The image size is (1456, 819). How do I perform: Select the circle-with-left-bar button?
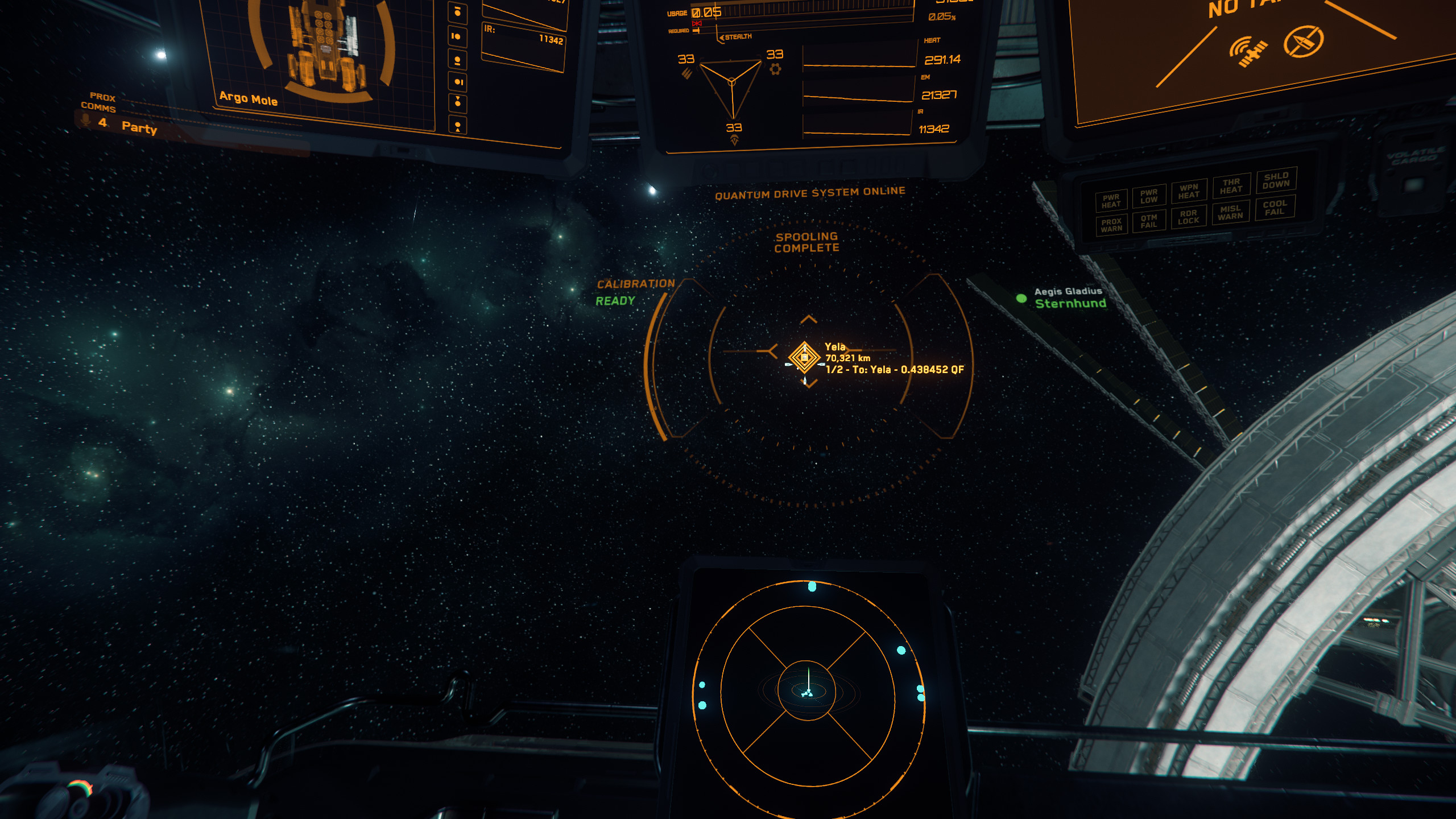[x=457, y=36]
